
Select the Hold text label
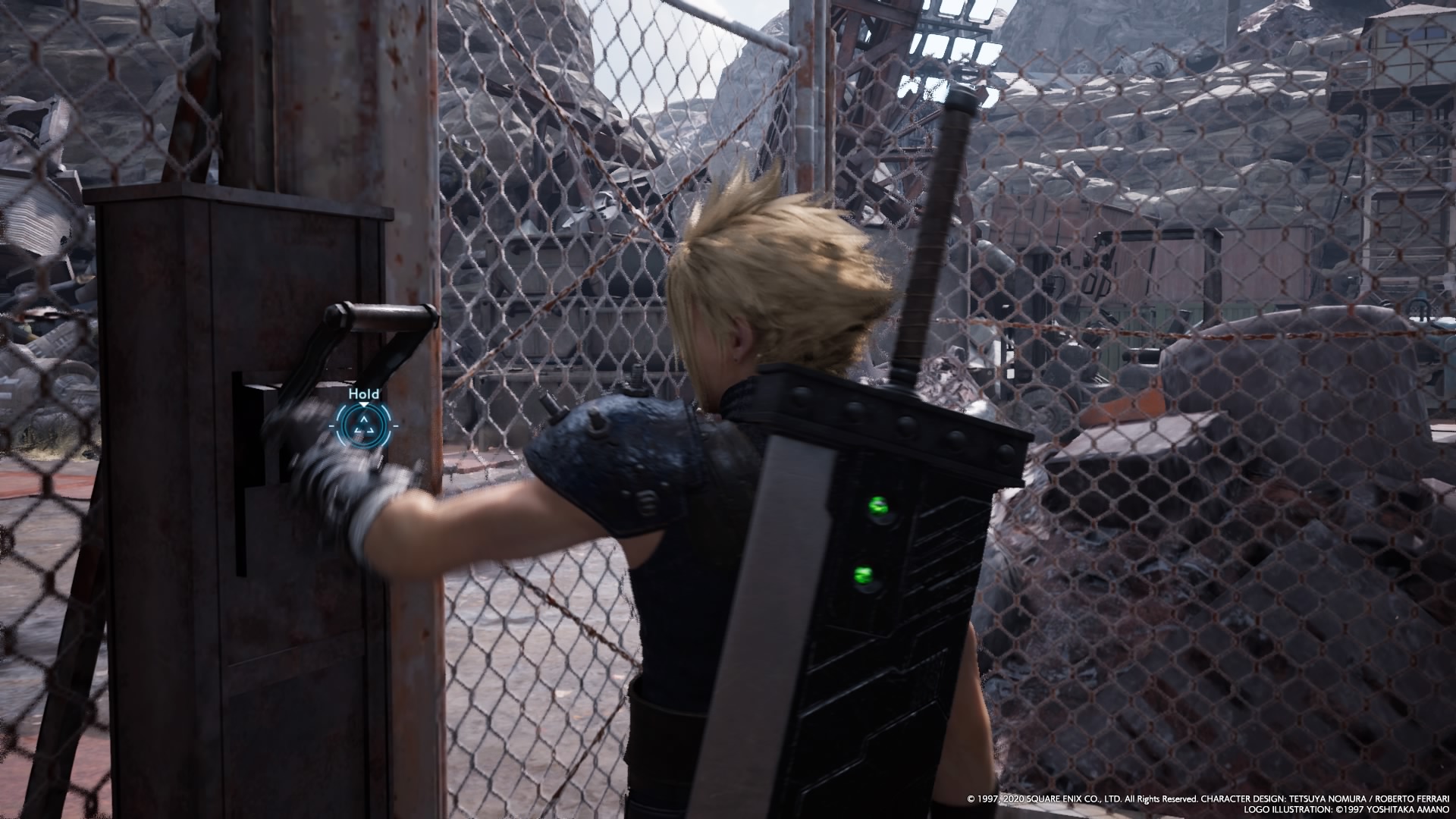click(x=364, y=394)
